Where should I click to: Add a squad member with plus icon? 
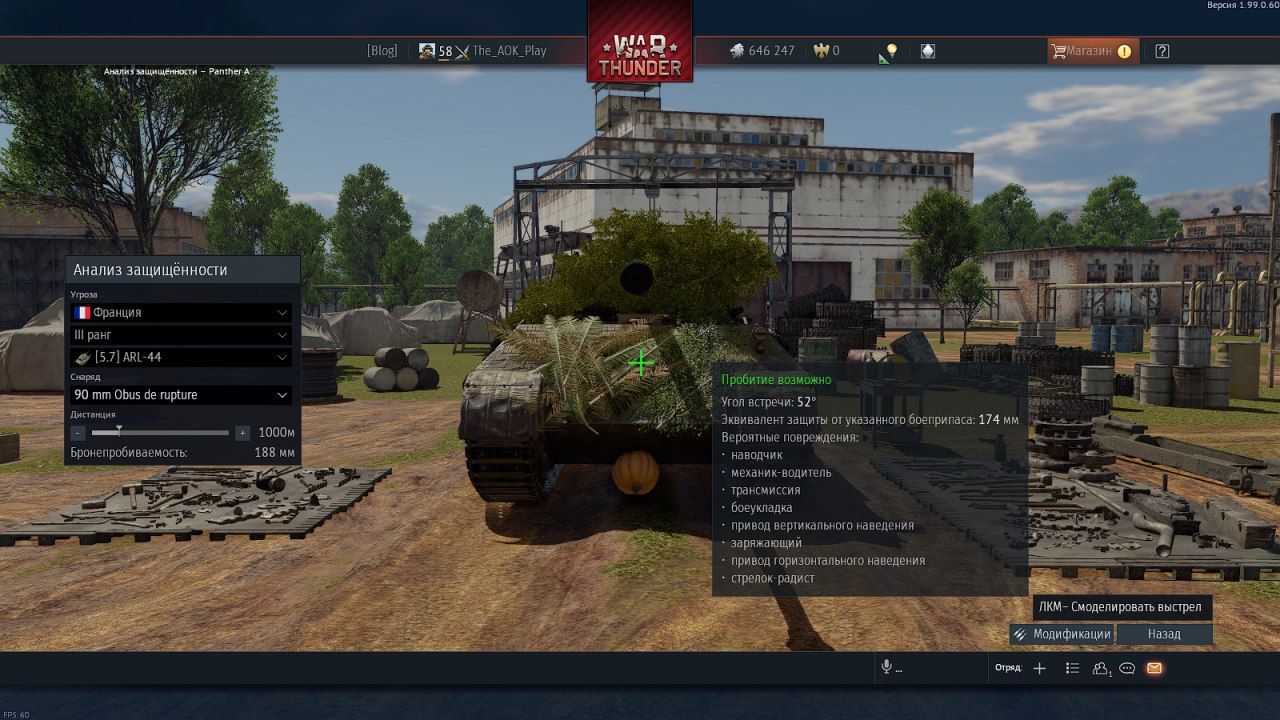(1039, 668)
